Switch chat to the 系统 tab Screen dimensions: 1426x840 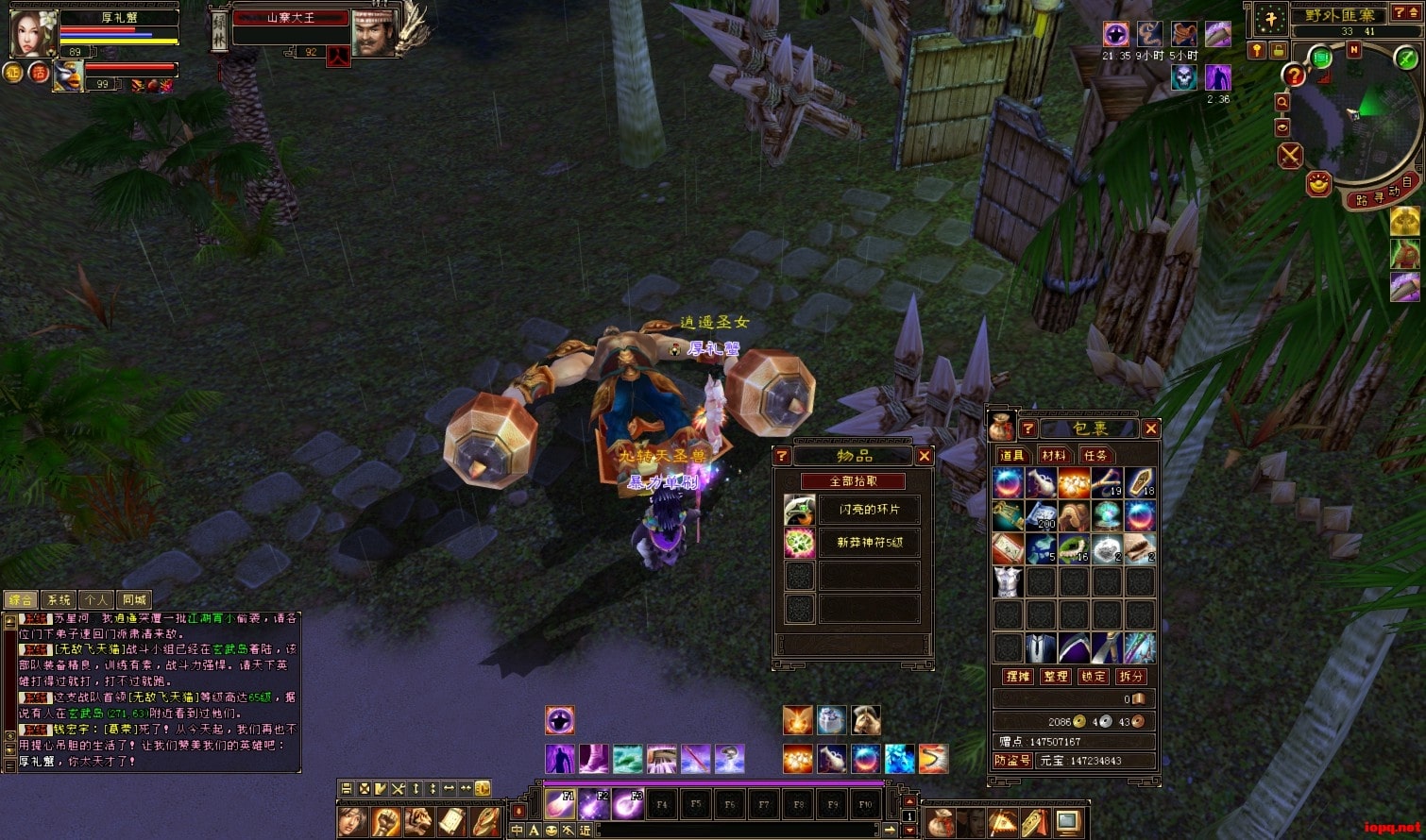(x=59, y=599)
